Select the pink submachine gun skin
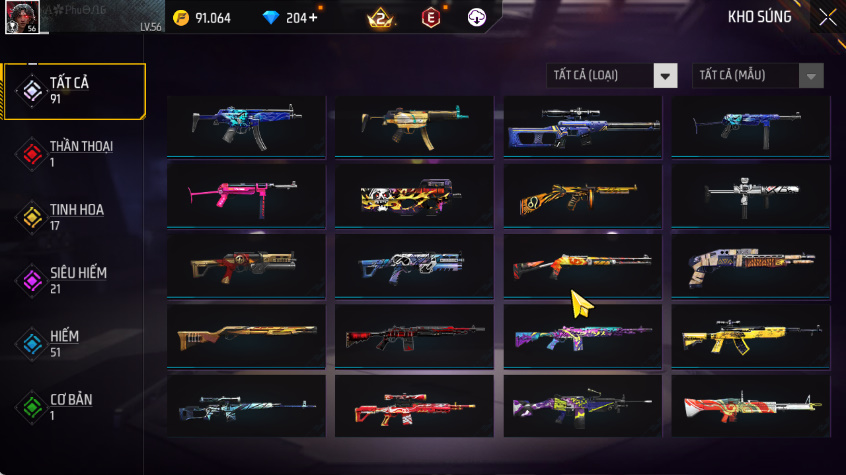The width and height of the screenshot is (846, 475). tap(246, 195)
